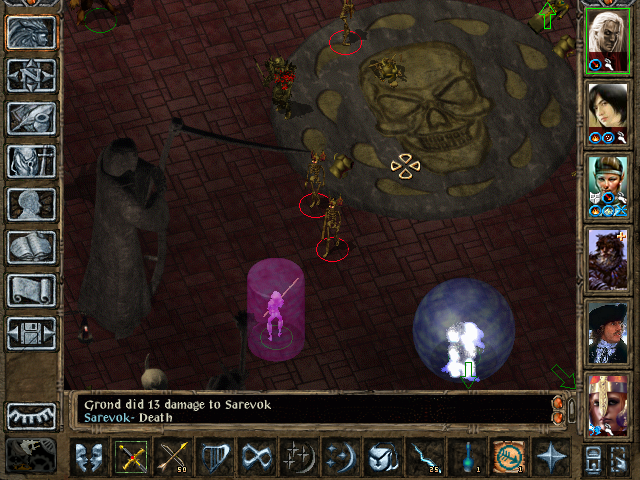This screenshot has width=640, height=480.
Task: Return to the game world view button
Action: [31, 33]
